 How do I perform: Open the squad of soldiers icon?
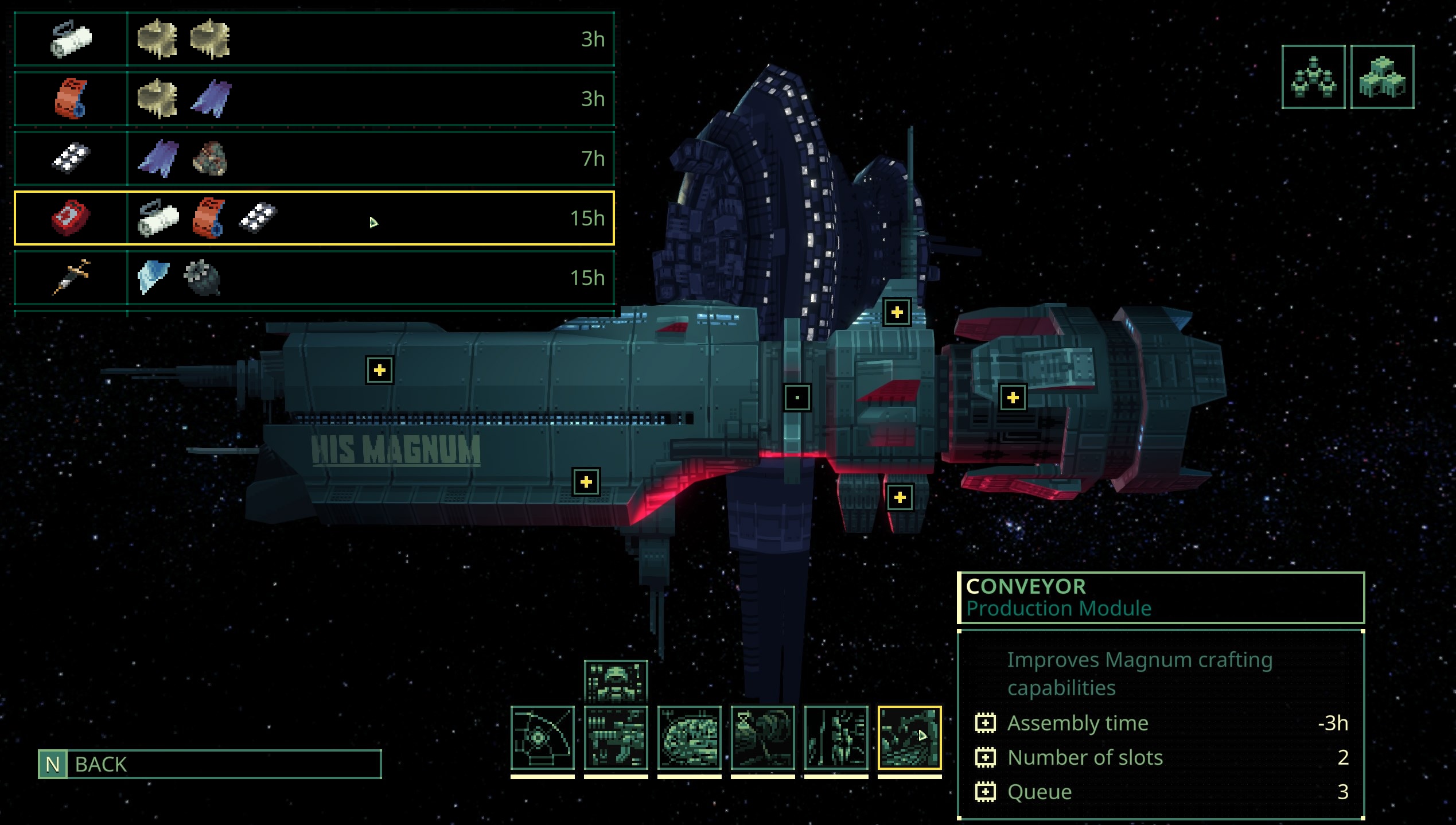pyautogui.click(x=1313, y=77)
